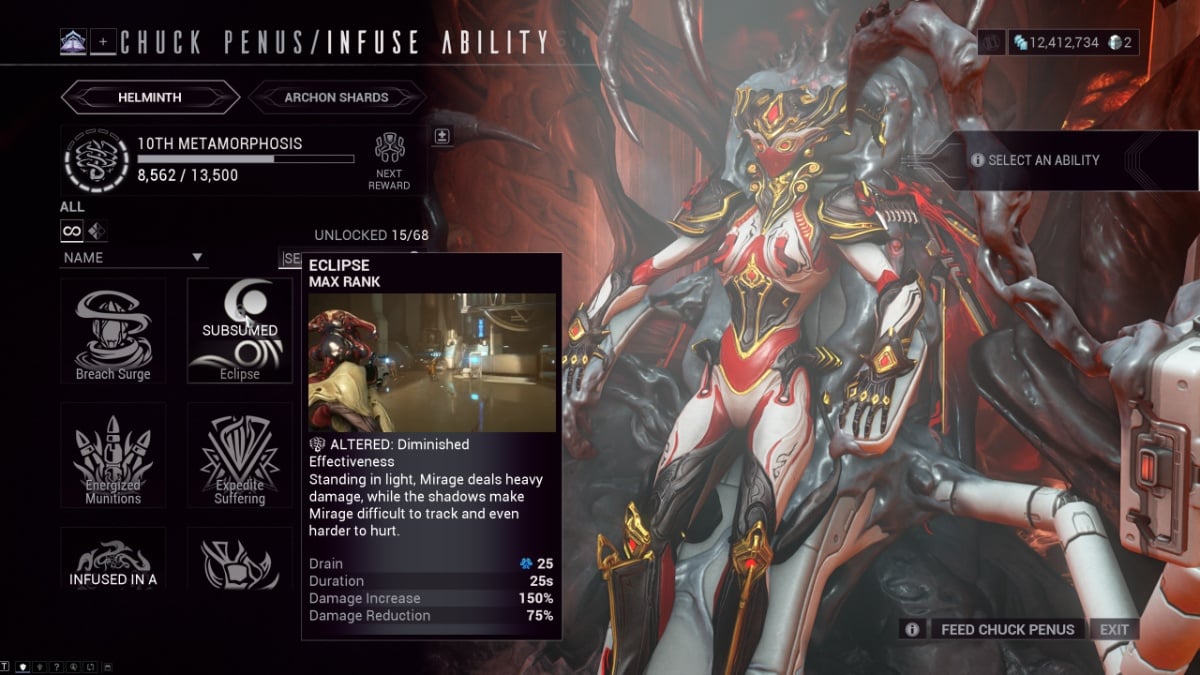Click the question mark icon in bottom toolbar
The width and height of the screenshot is (1200, 675).
57,666
